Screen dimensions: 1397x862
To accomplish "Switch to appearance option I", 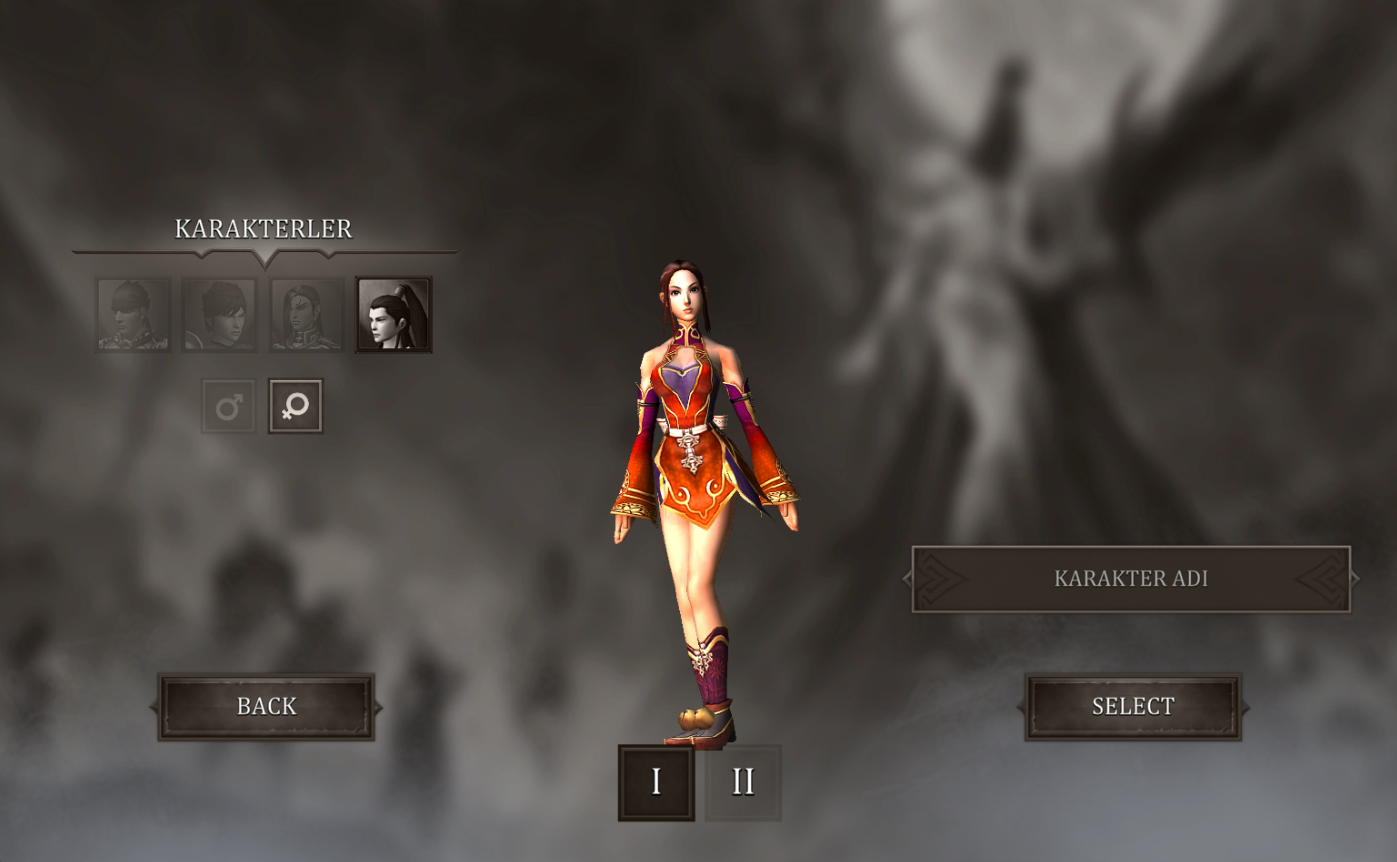I will (656, 783).
